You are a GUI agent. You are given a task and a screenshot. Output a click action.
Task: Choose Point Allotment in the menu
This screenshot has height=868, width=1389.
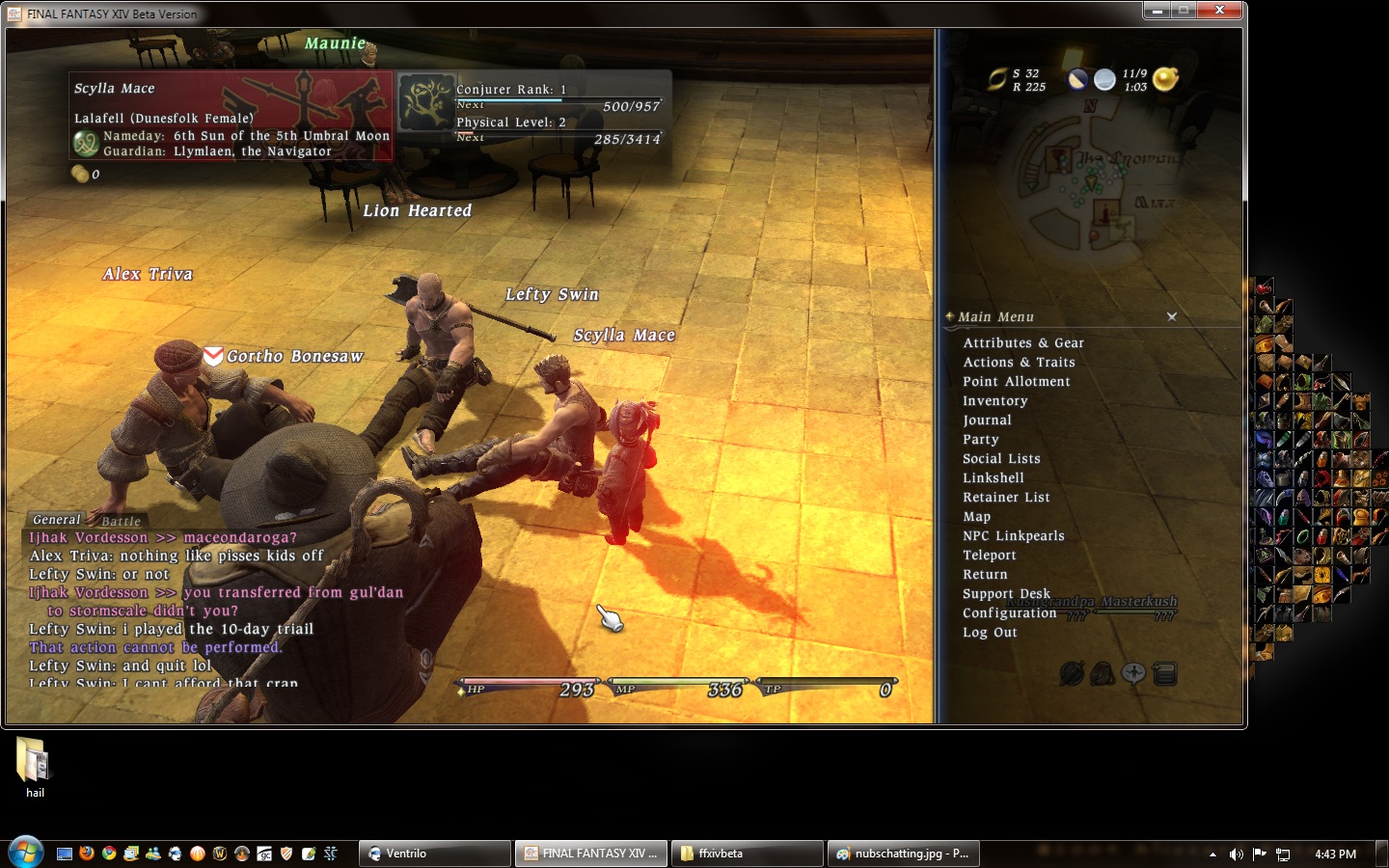pyautogui.click(x=1016, y=382)
